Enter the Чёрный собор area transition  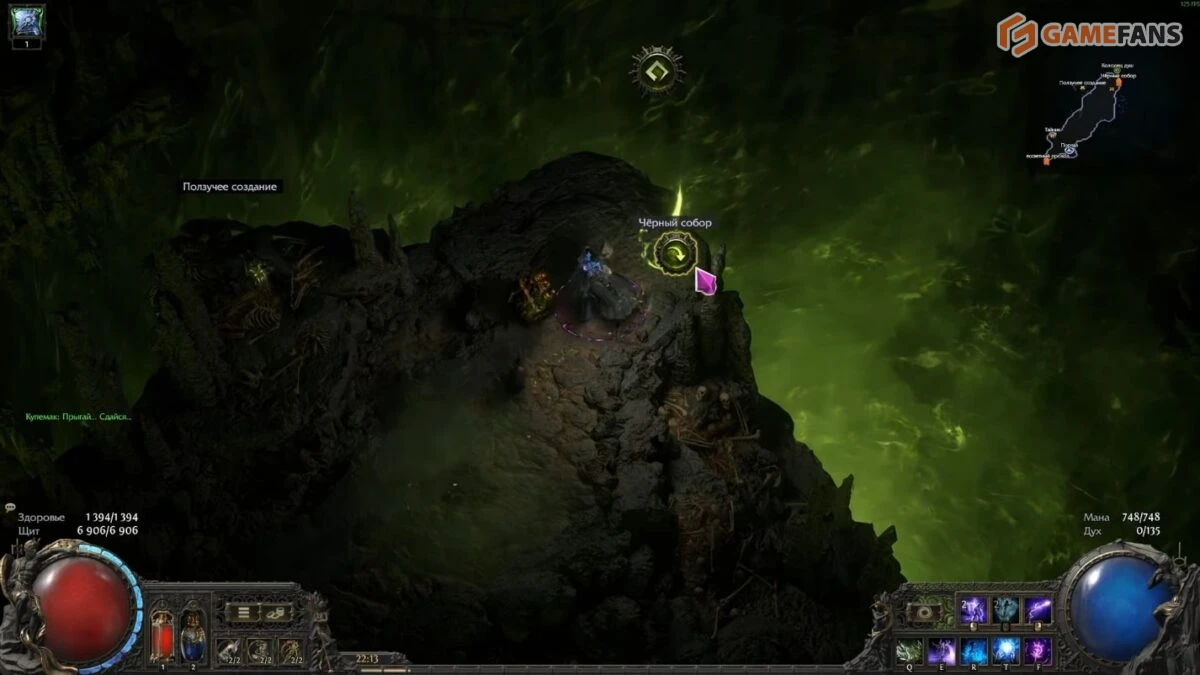[x=676, y=253]
